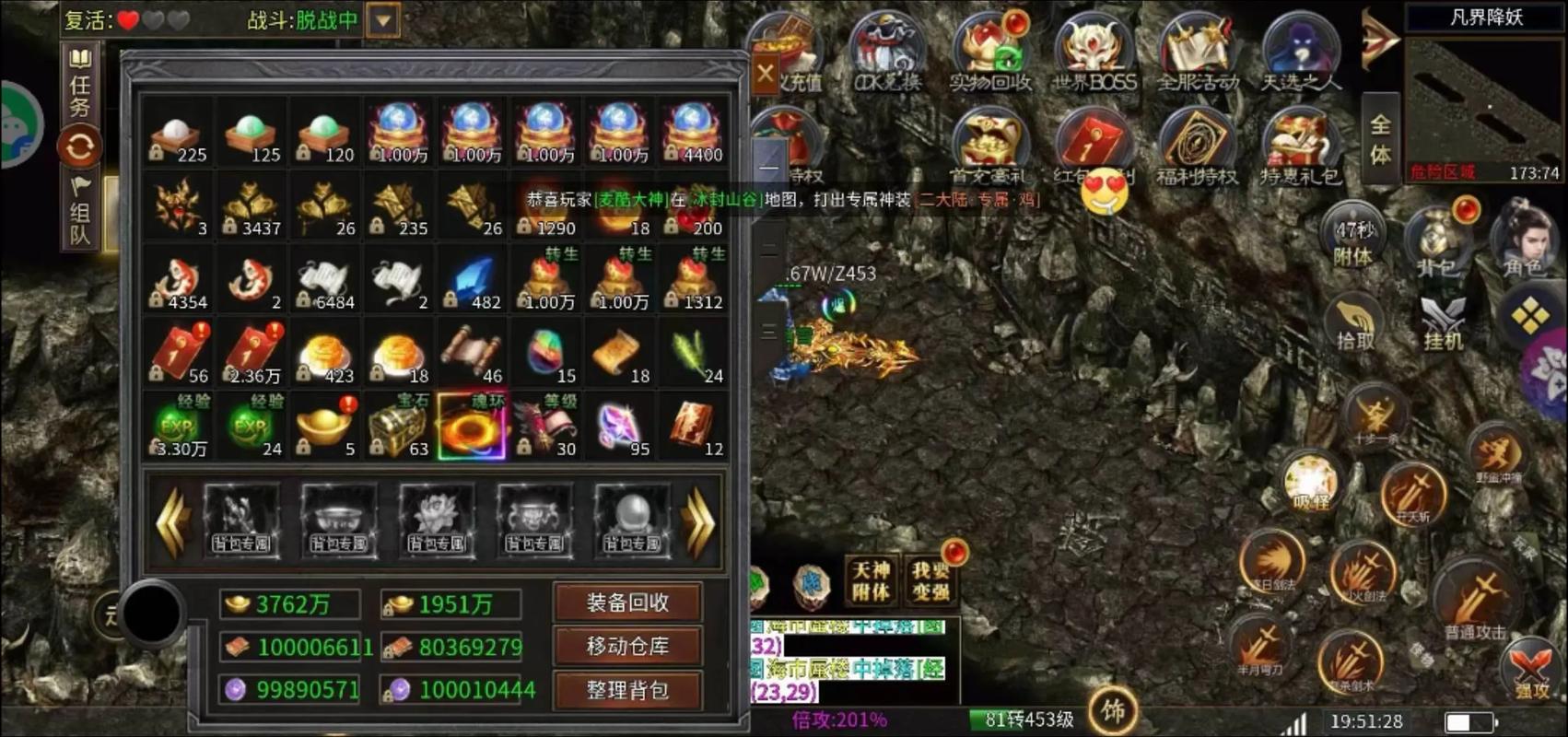Select the treasure chest item with 63

pyautogui.click(x=398, y=427)
